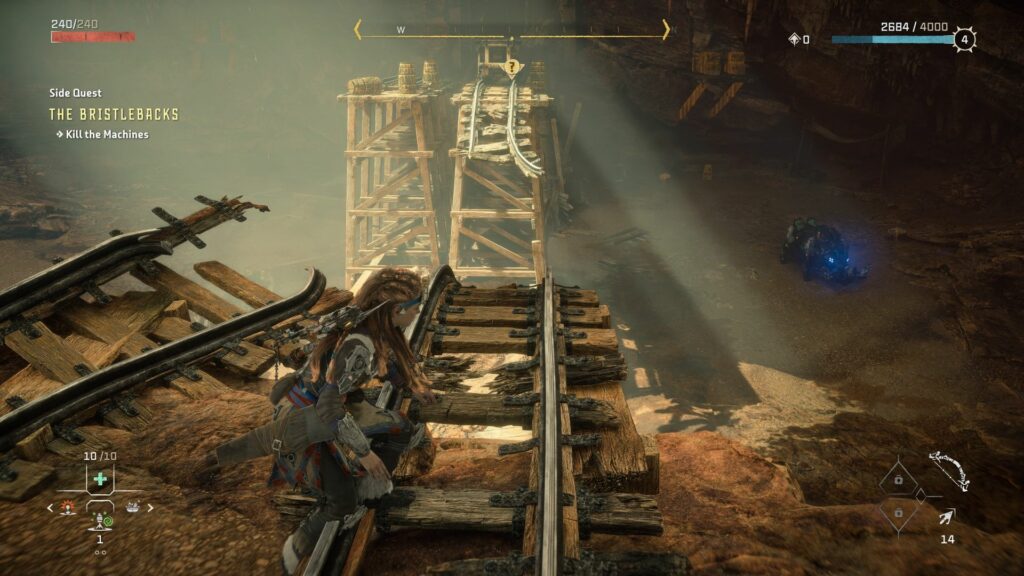Click the yellow question mark quest marker

point(511,68)
